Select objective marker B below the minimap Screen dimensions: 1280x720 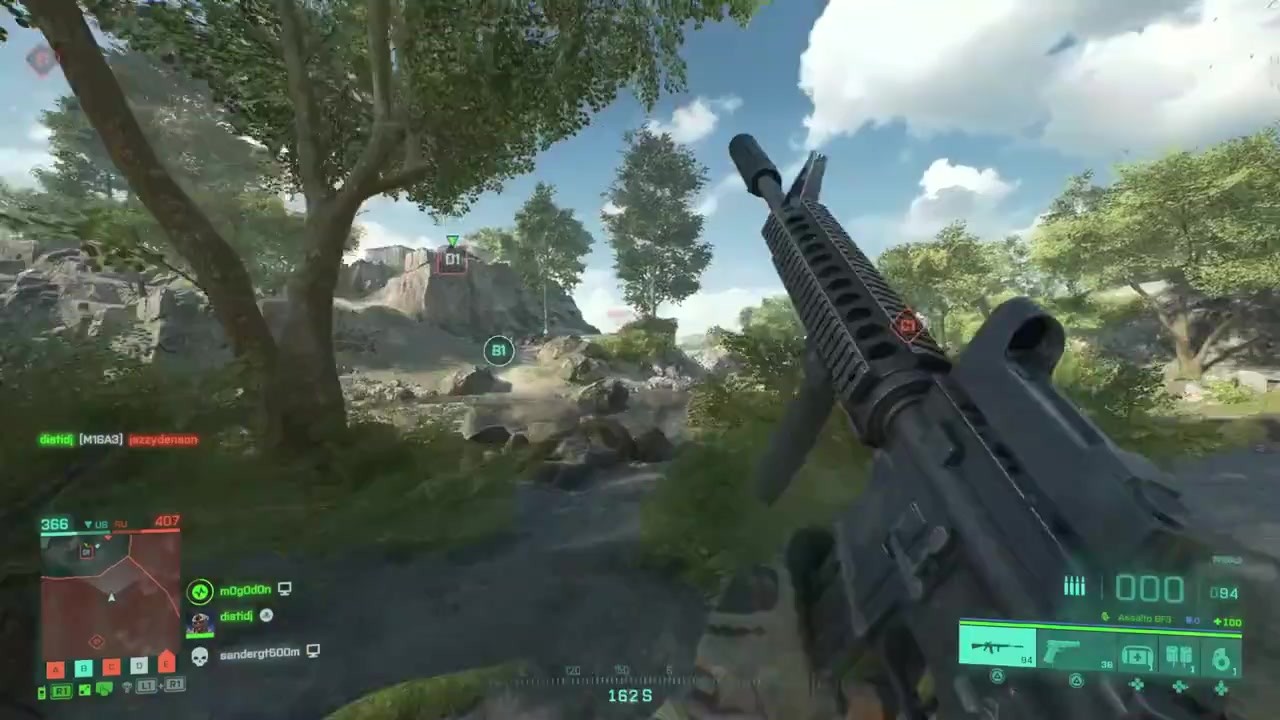pyautogui.click(x=84, y=667)
